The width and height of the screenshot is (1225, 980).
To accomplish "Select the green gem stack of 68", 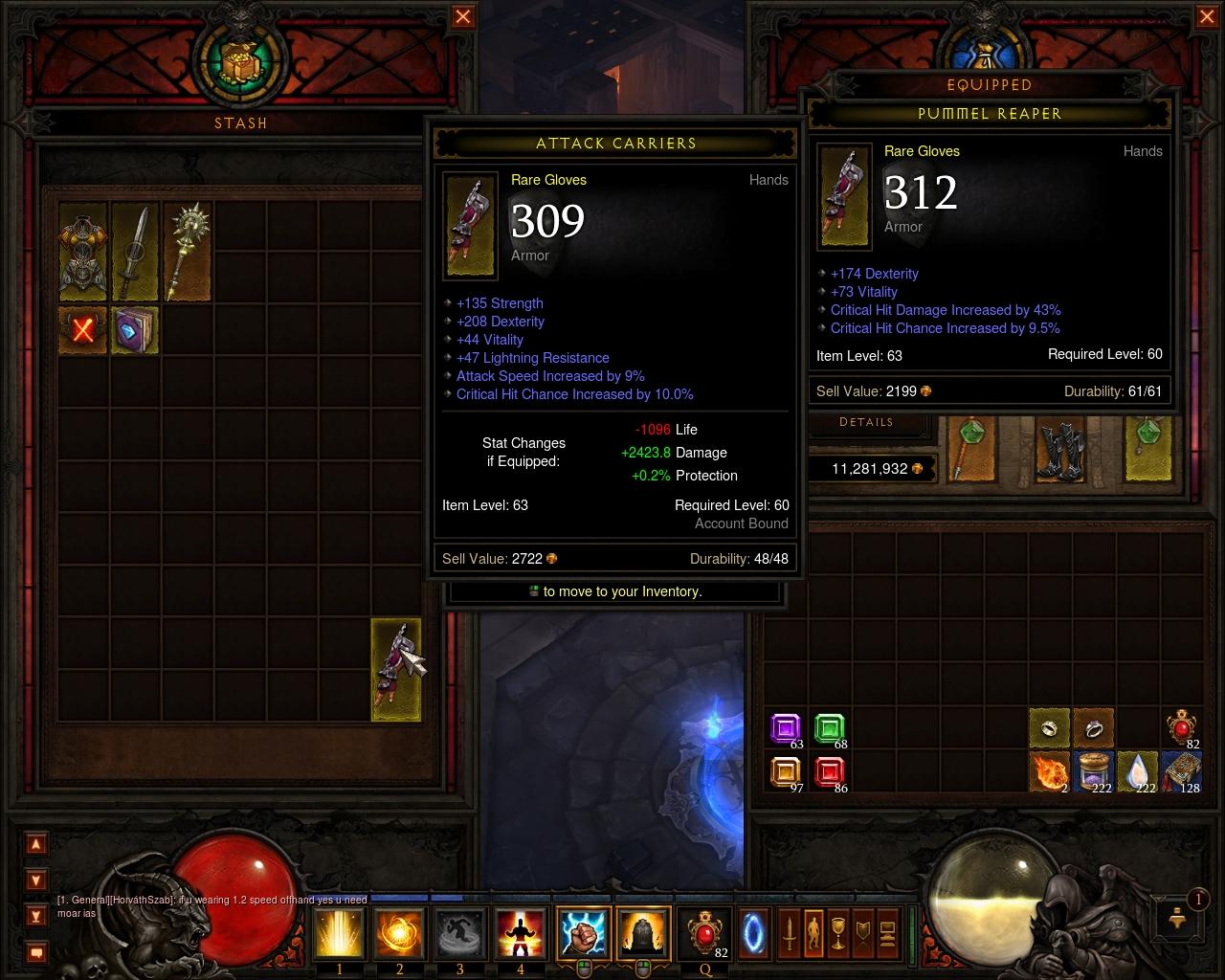I will coord(830,729).
